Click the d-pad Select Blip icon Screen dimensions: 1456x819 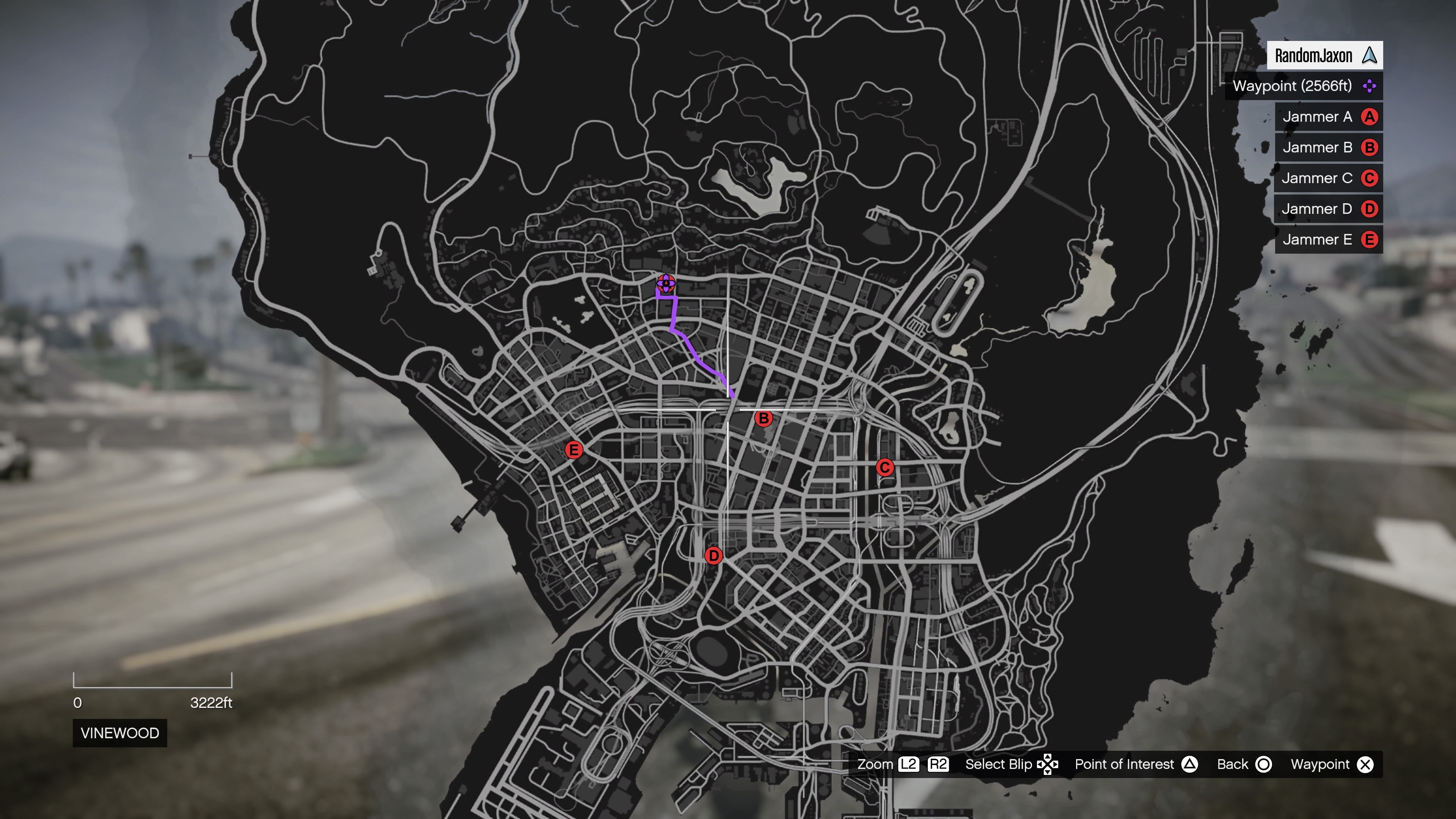point(1048,764)
